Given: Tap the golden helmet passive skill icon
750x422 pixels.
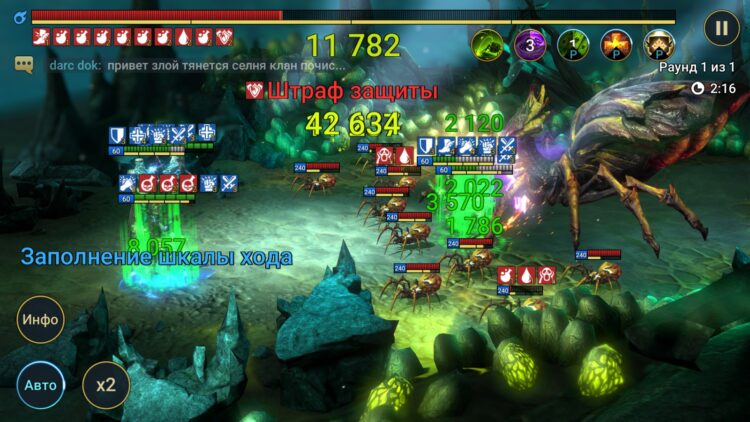Looking at the screenshot, I should 658,44.
